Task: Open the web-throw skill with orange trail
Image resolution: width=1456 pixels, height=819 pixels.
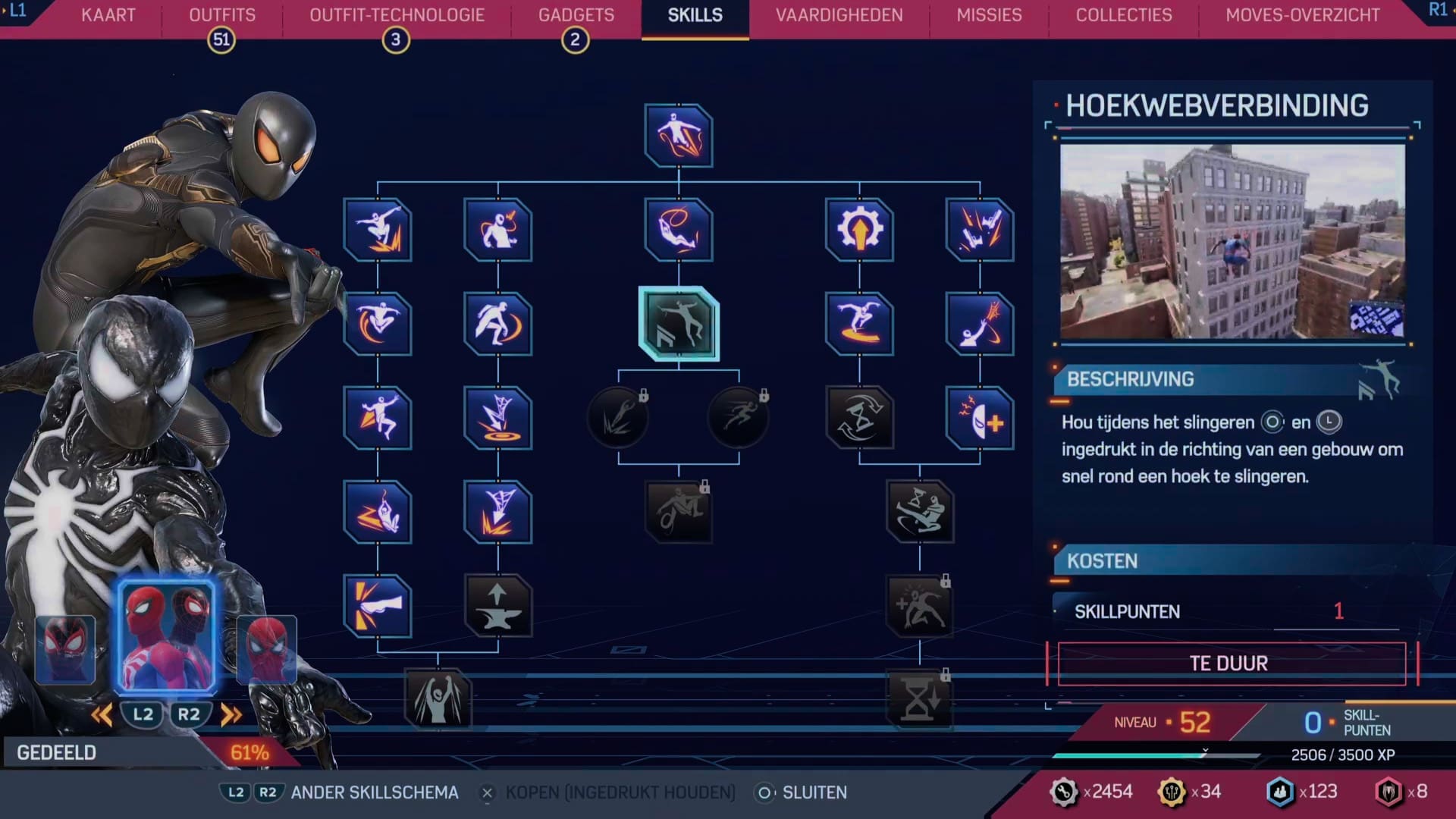Action: click(981, 326)
